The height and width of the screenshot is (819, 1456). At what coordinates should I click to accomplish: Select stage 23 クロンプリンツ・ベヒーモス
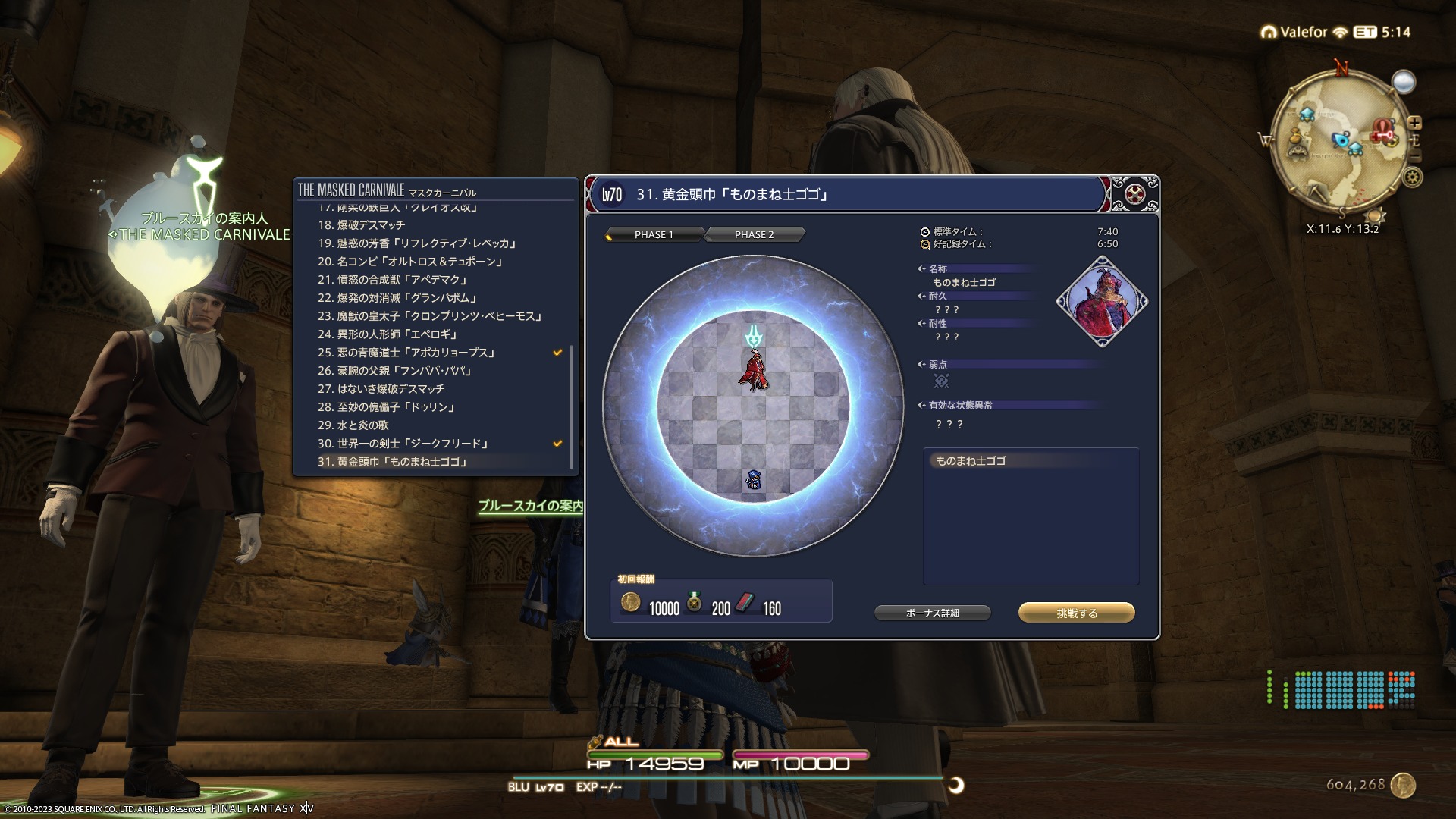pyautogui.click(x=430, y=316)
